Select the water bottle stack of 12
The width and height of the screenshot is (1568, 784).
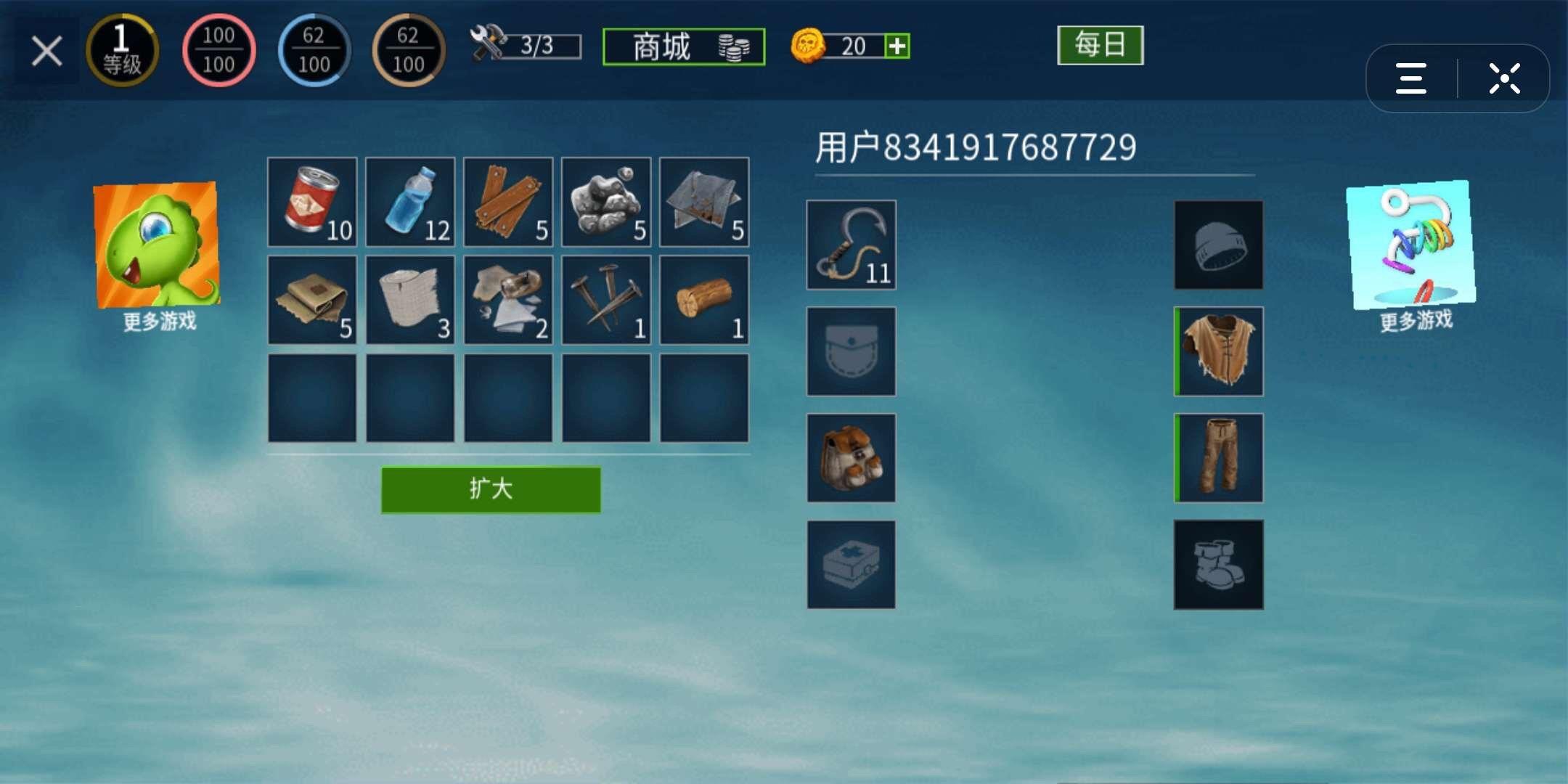pos(409,202)
